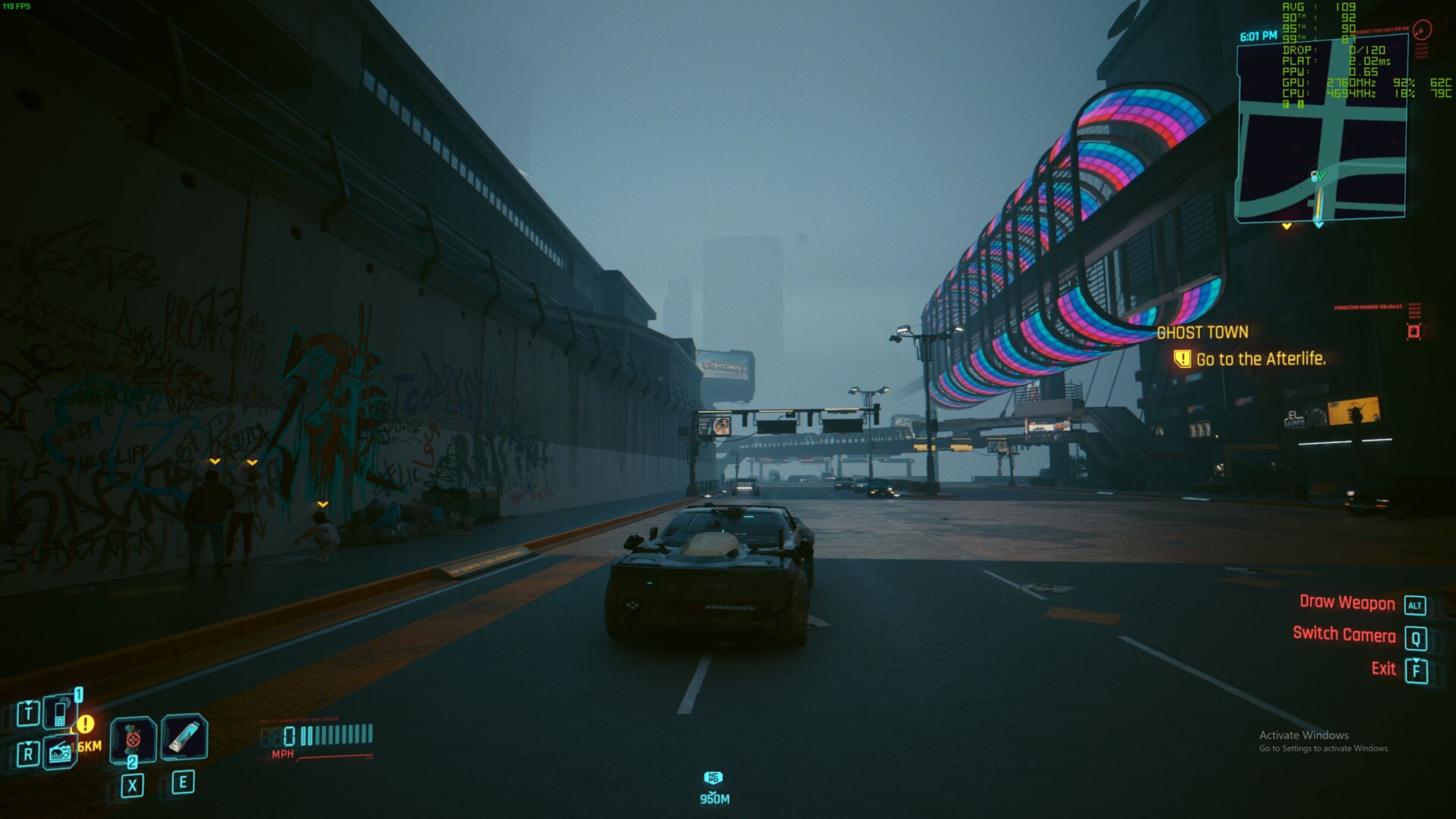The width and height of the screenshot is (1456, 819).
Task: Select the Ghost Town quest tracker
Action: pyautogui.click(x=1202, y=332)
